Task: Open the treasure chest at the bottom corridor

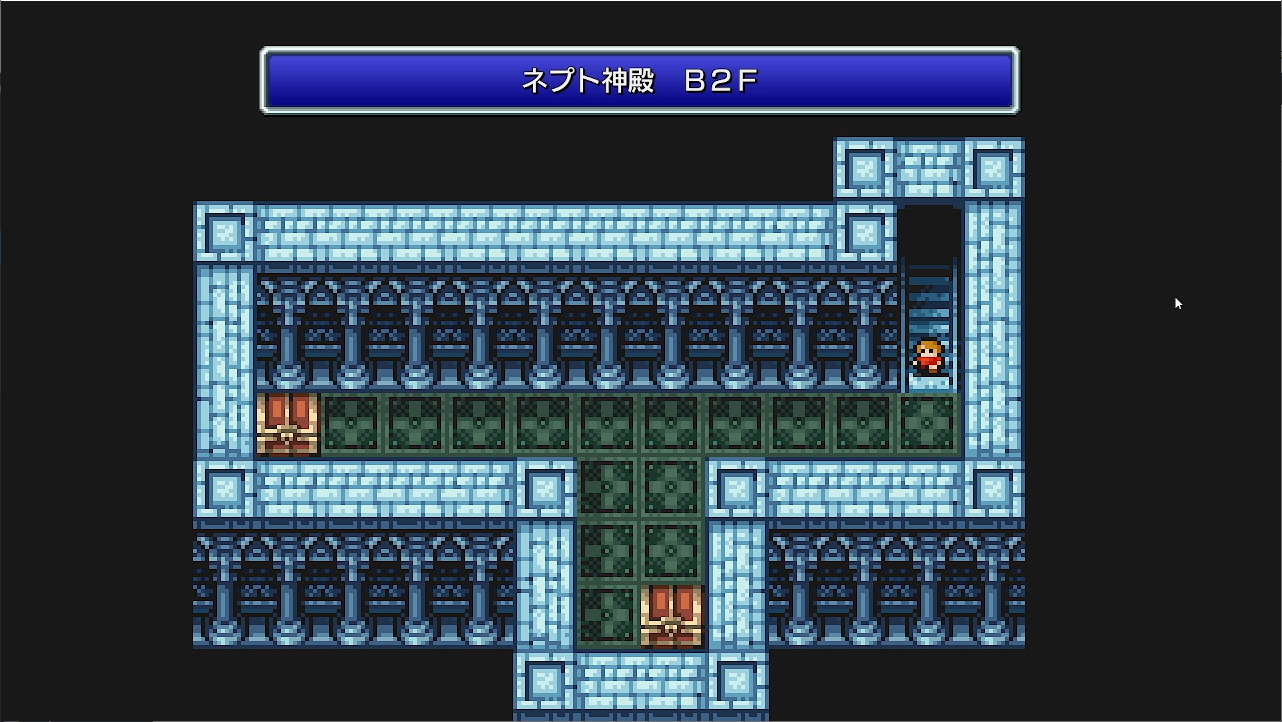Action: click(x=672, y=614)
